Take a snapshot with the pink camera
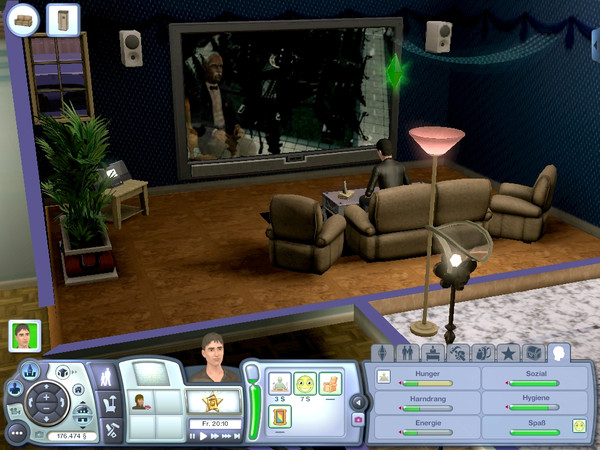This screenshot has width=600, height=450. click(x=359, y=420)
